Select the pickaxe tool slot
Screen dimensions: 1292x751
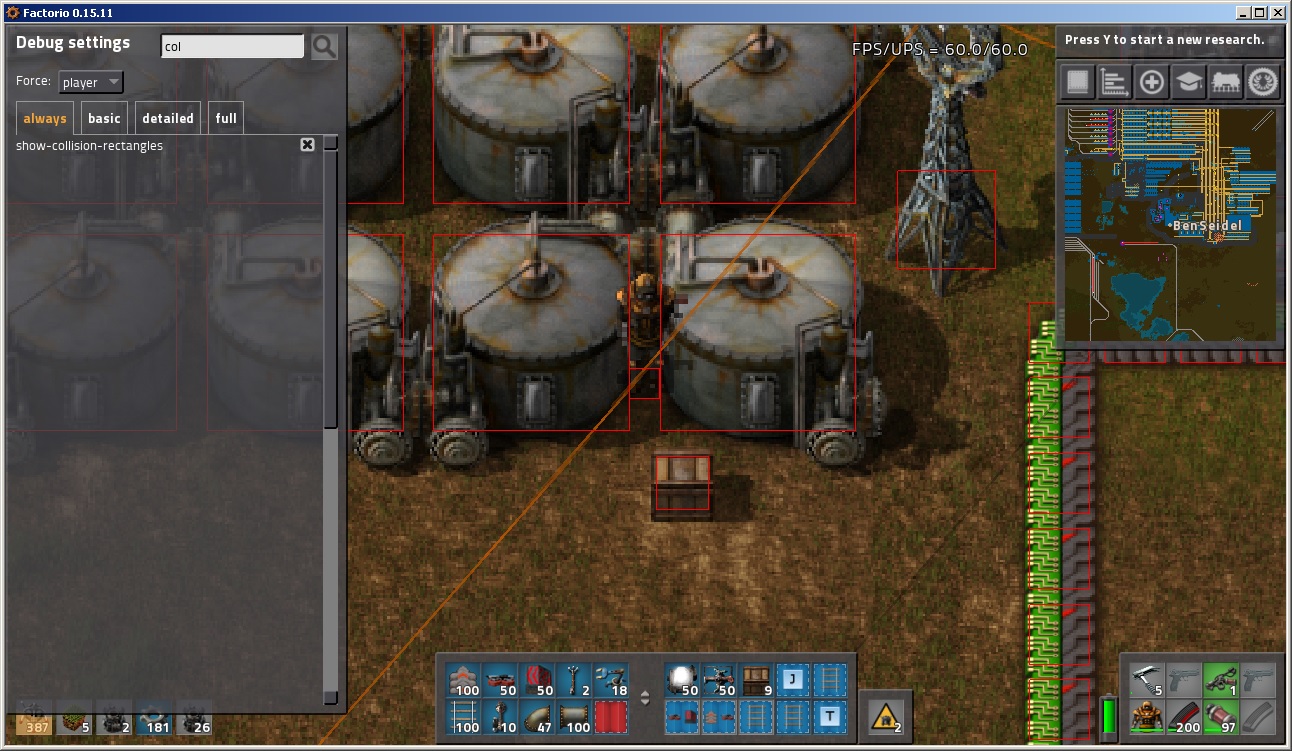[x=1146, y=680]
